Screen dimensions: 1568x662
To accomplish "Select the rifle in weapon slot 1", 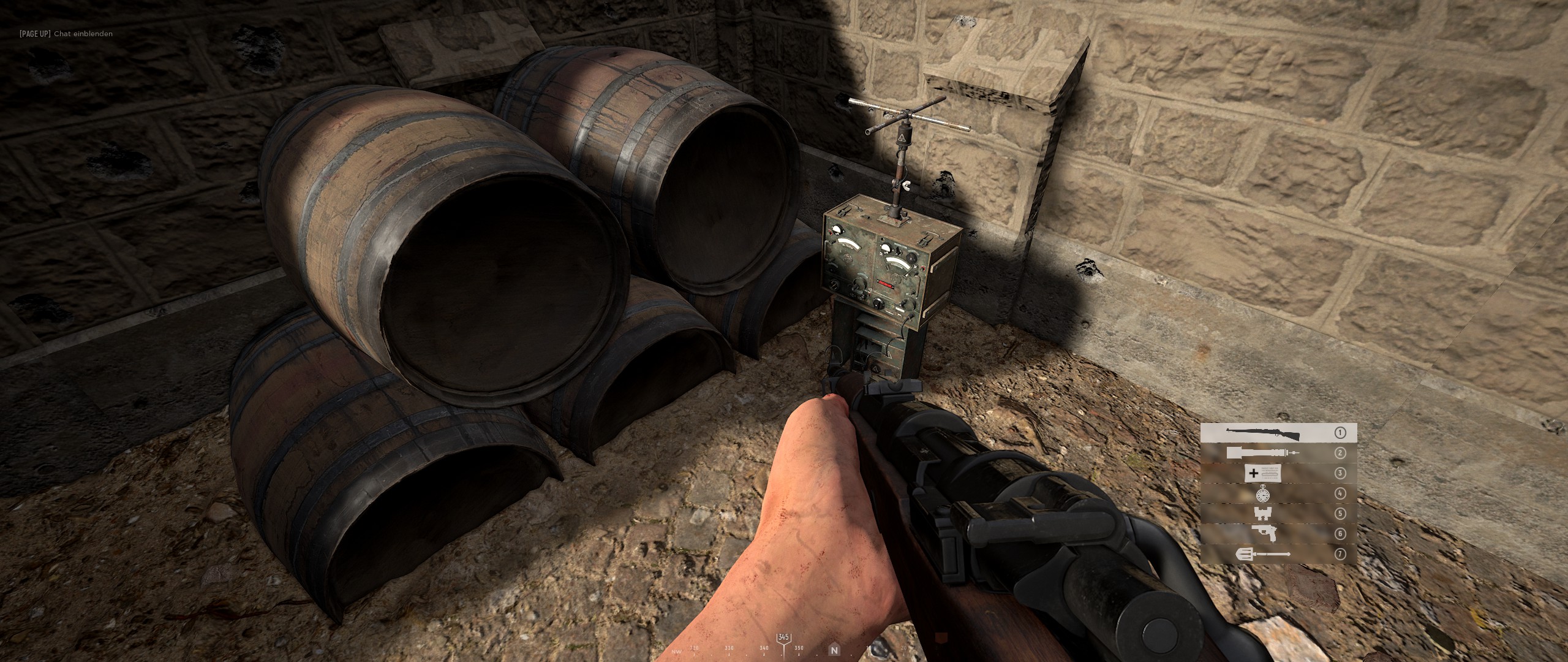I will coord(1278,433).
